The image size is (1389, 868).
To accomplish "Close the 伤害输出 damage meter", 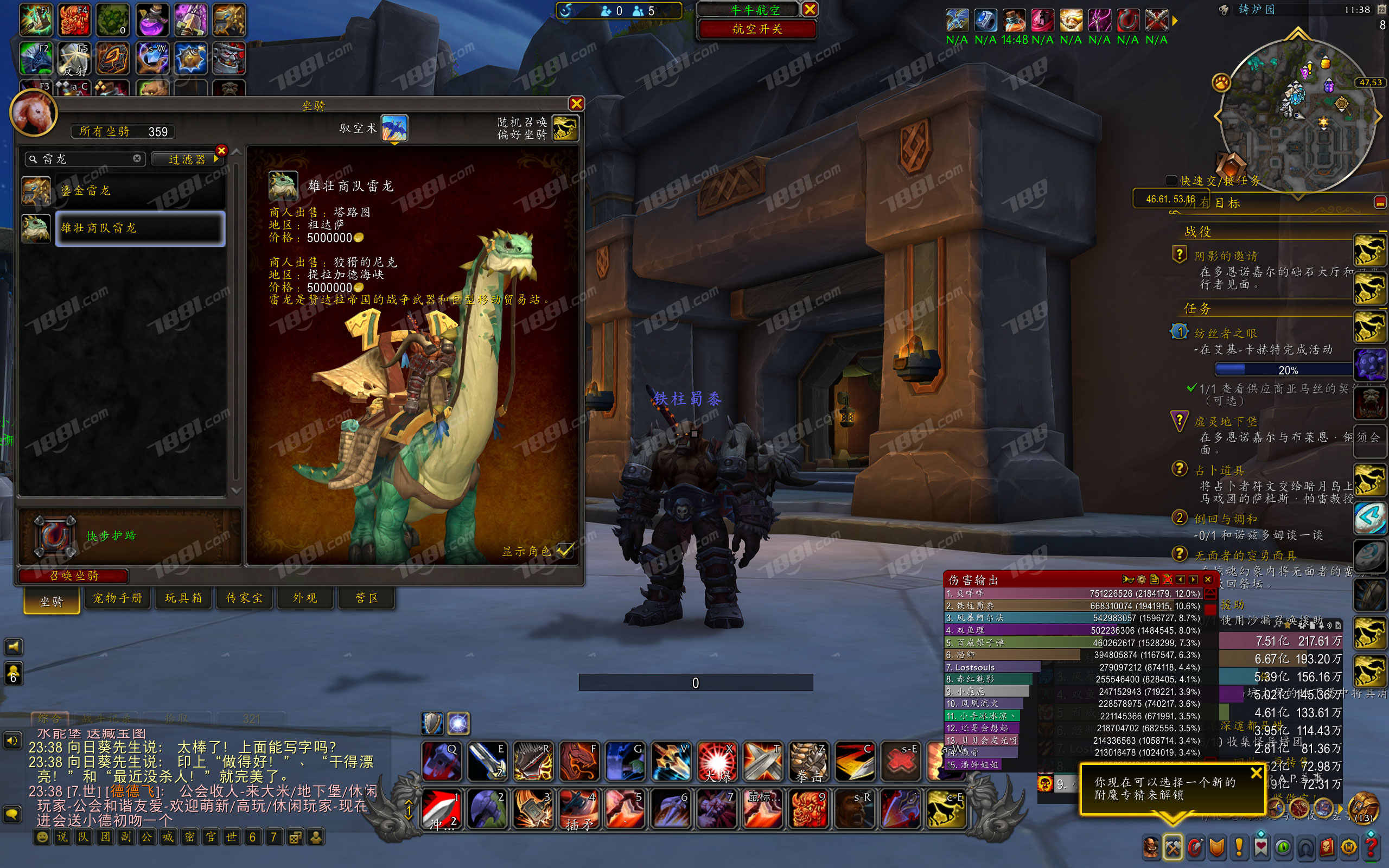I will coord(1208,579).
